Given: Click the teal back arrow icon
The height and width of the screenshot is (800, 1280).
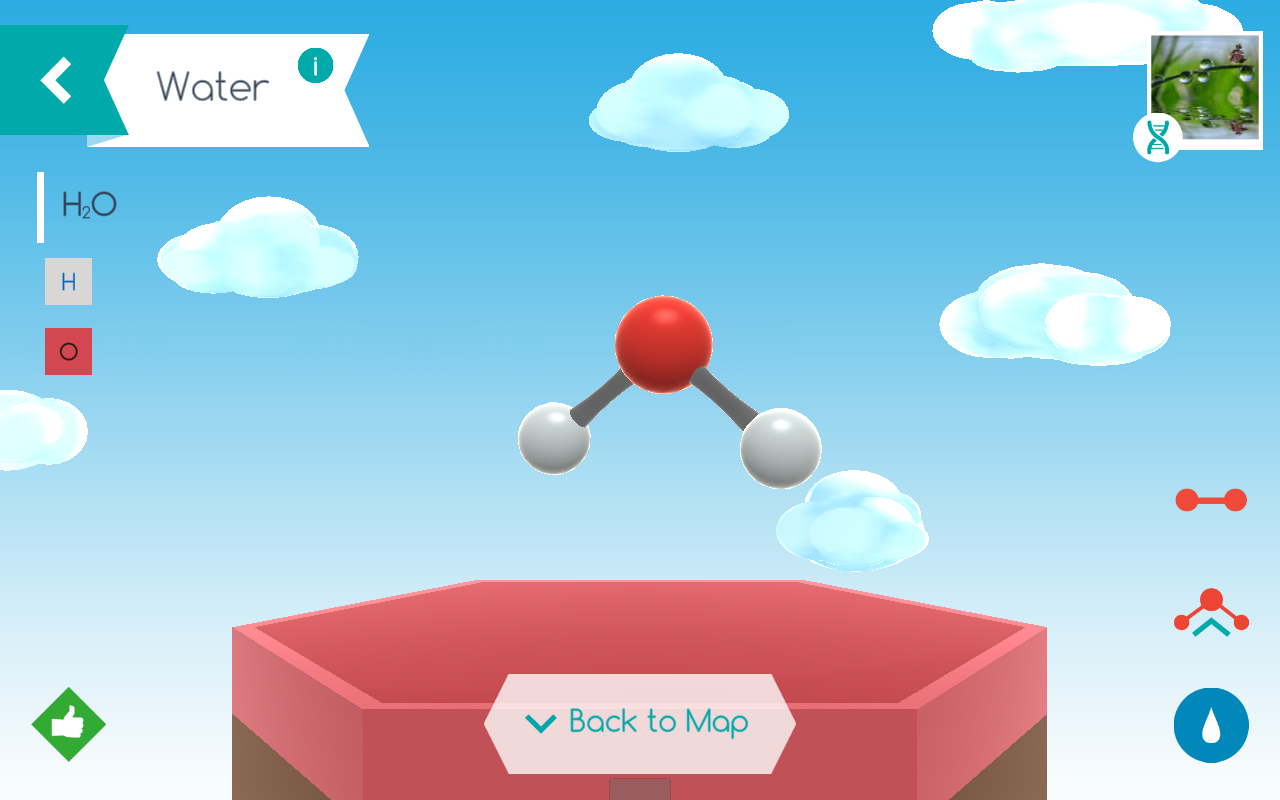Looking at the screenshot, I should tap(55, 79).
